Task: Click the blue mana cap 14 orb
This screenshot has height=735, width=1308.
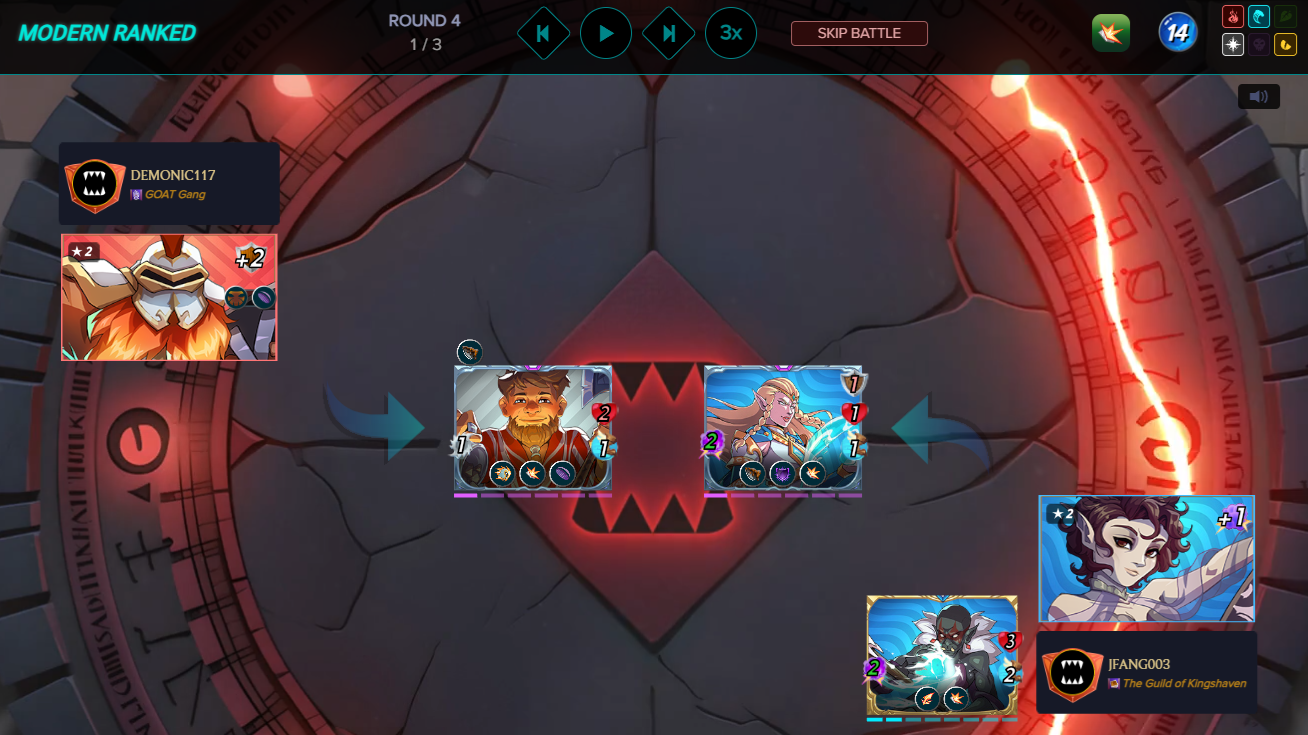Action: pyautogui.click(x=1177, y=31)
